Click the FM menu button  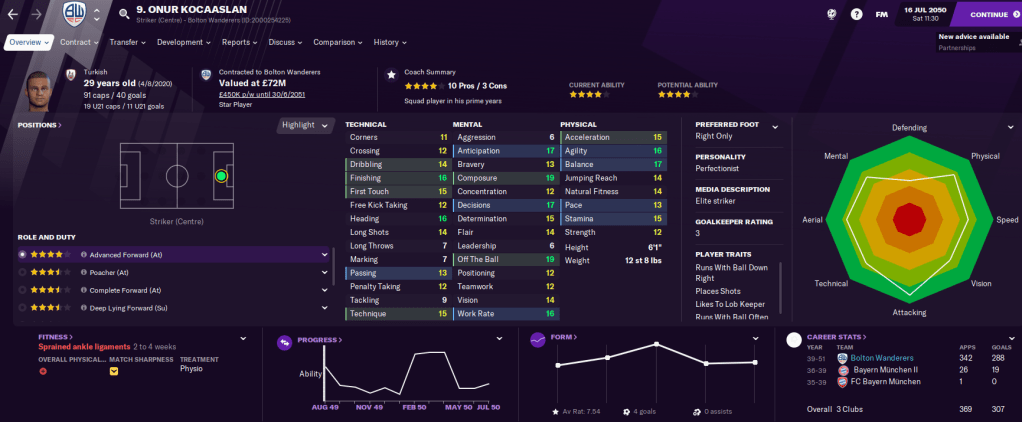[881, 14]
